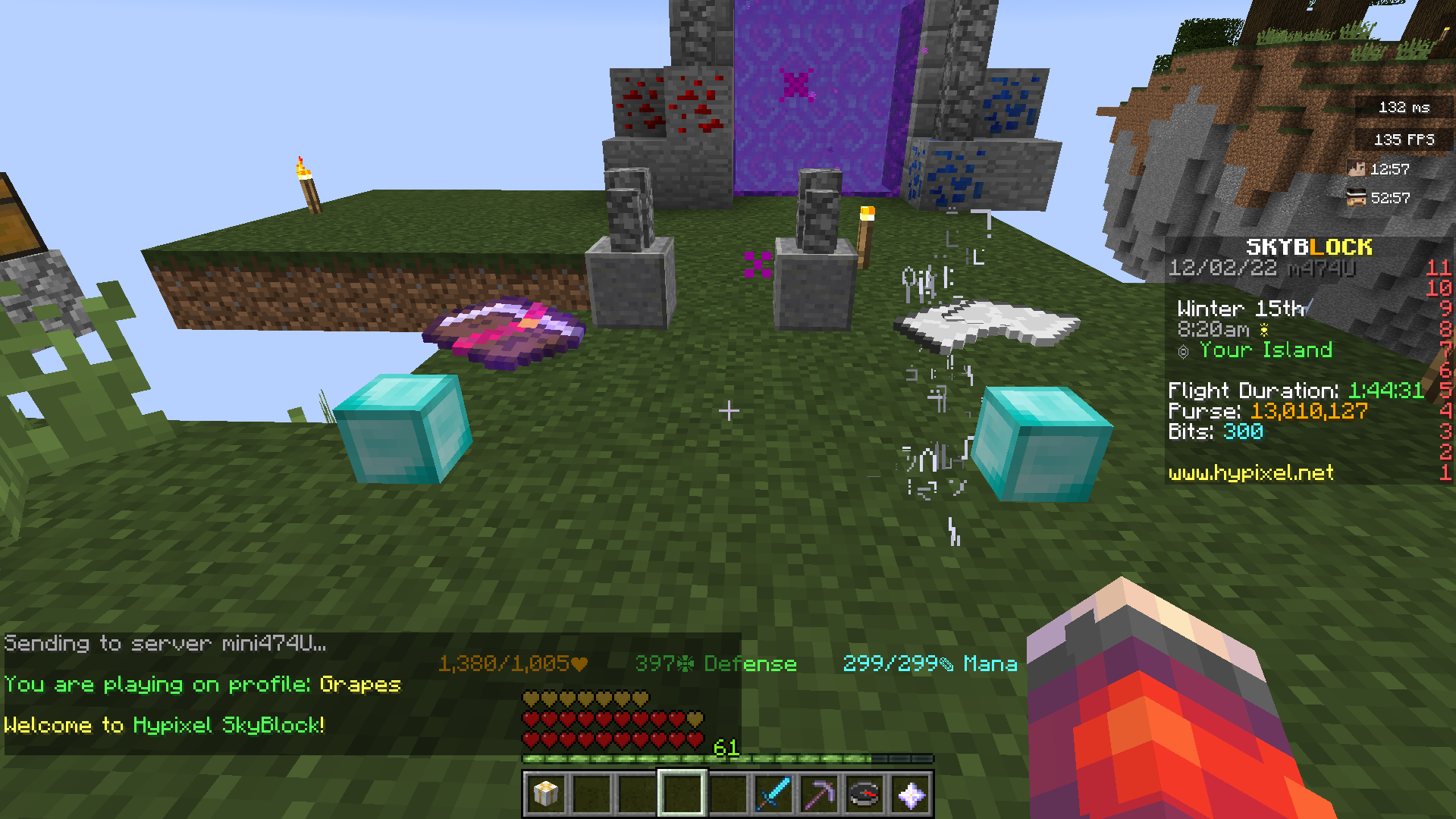This screenshot has width=1456, height=819.
Task: Open www.hypixel.net link
Action: click(1250, 473)
